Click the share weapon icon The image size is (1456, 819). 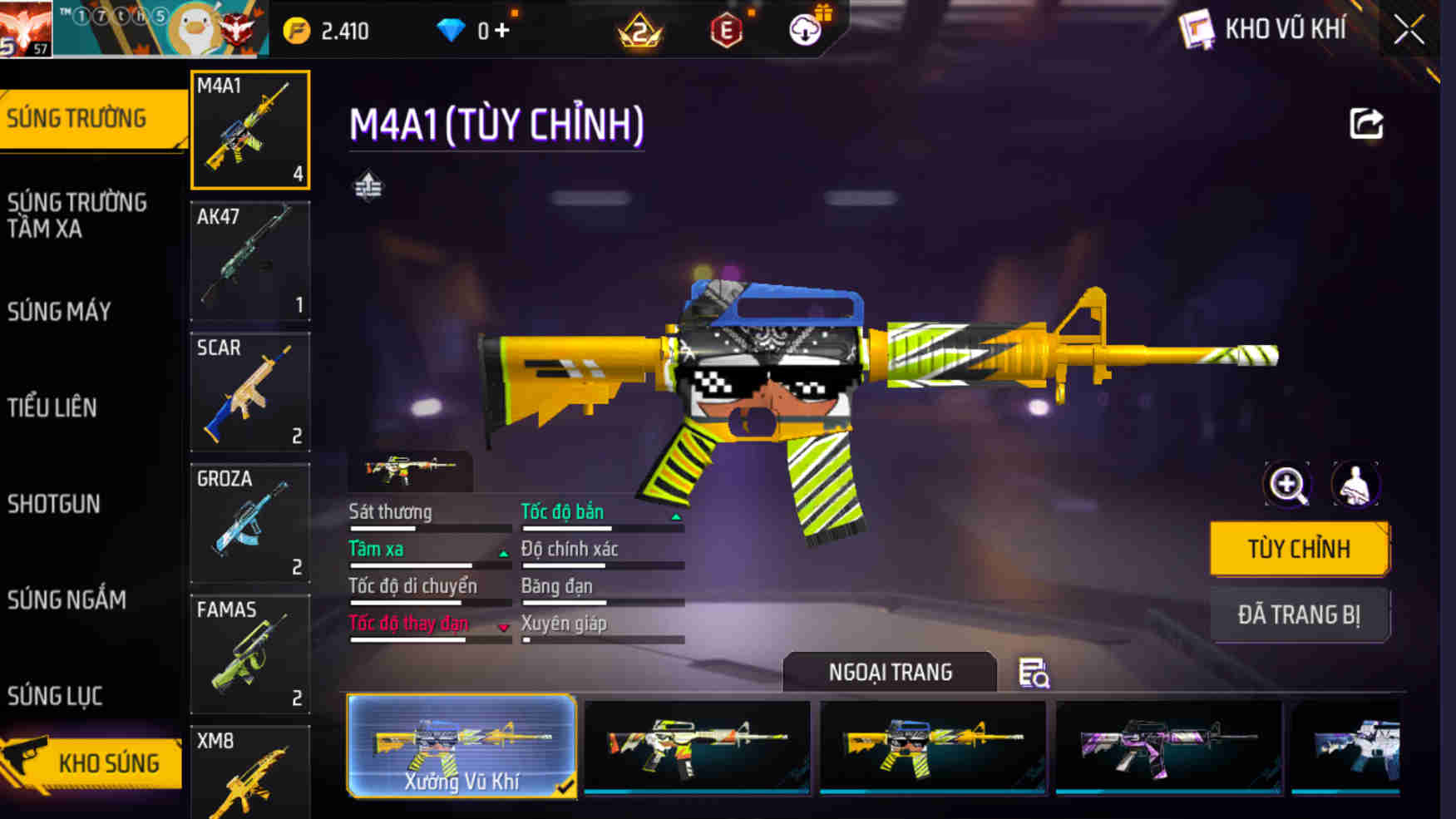[x=1365, y=123]
